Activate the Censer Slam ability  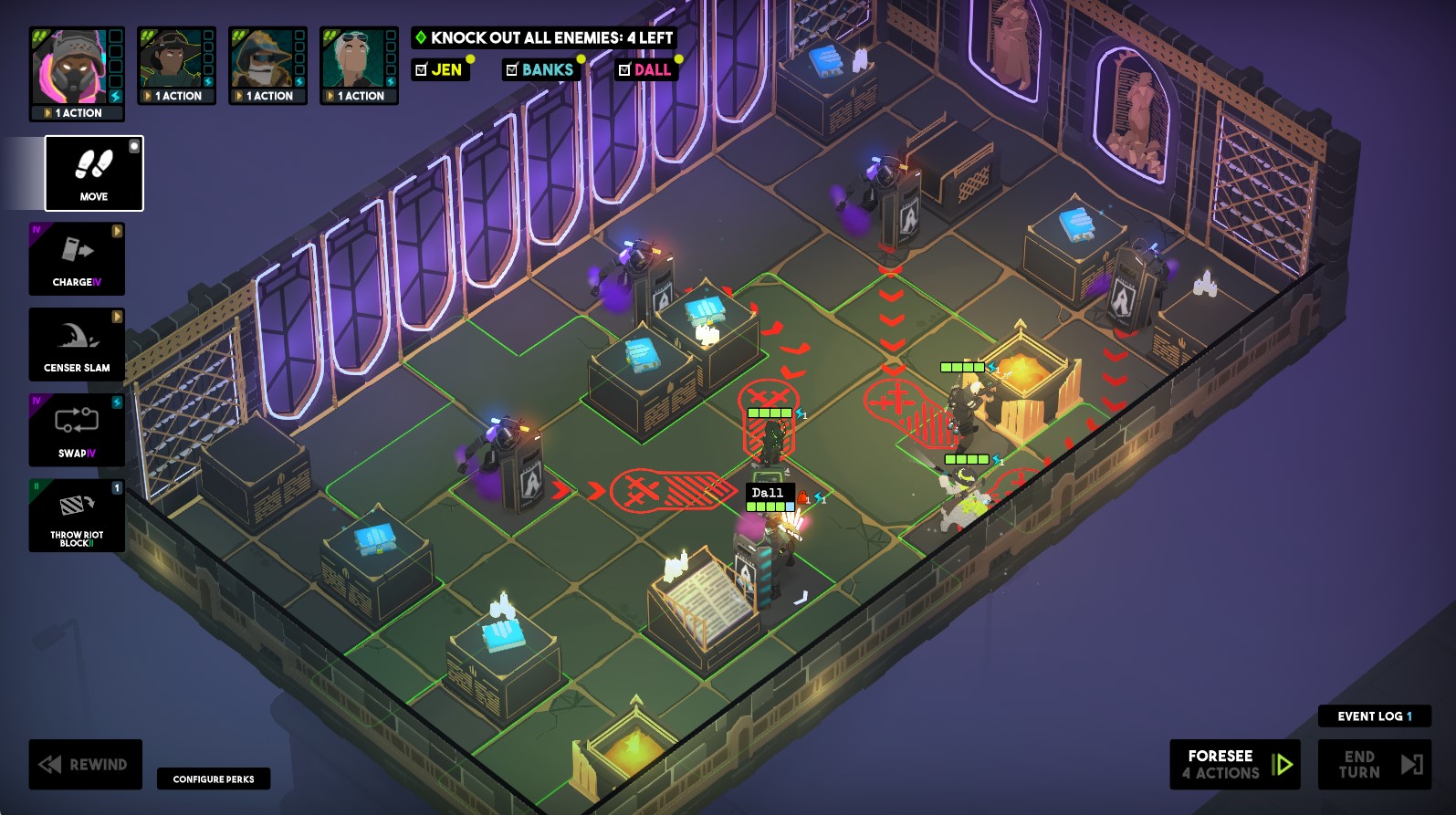point(77,344)
